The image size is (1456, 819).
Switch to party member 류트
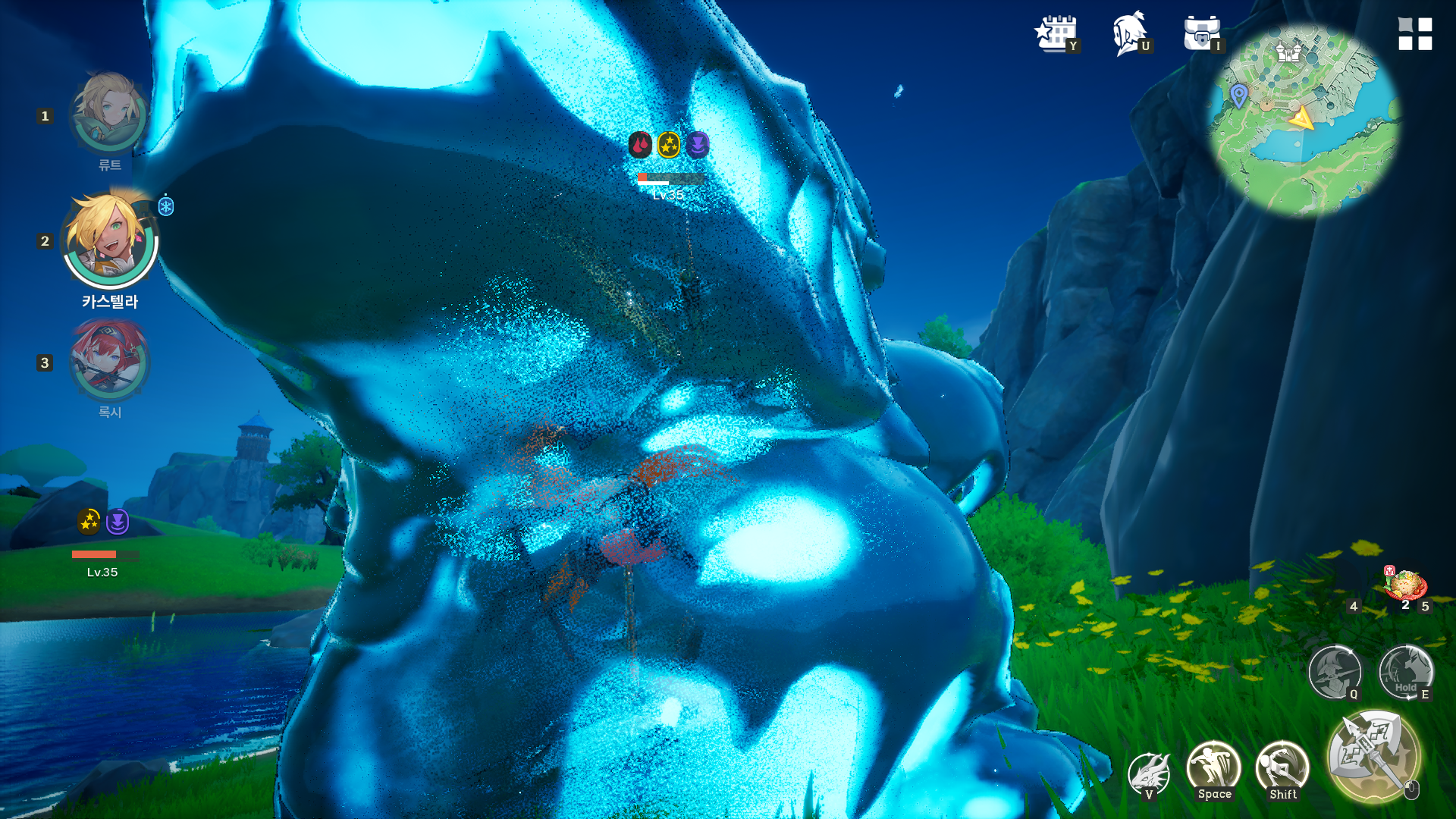pyautogui.click(x=109, y=114)
